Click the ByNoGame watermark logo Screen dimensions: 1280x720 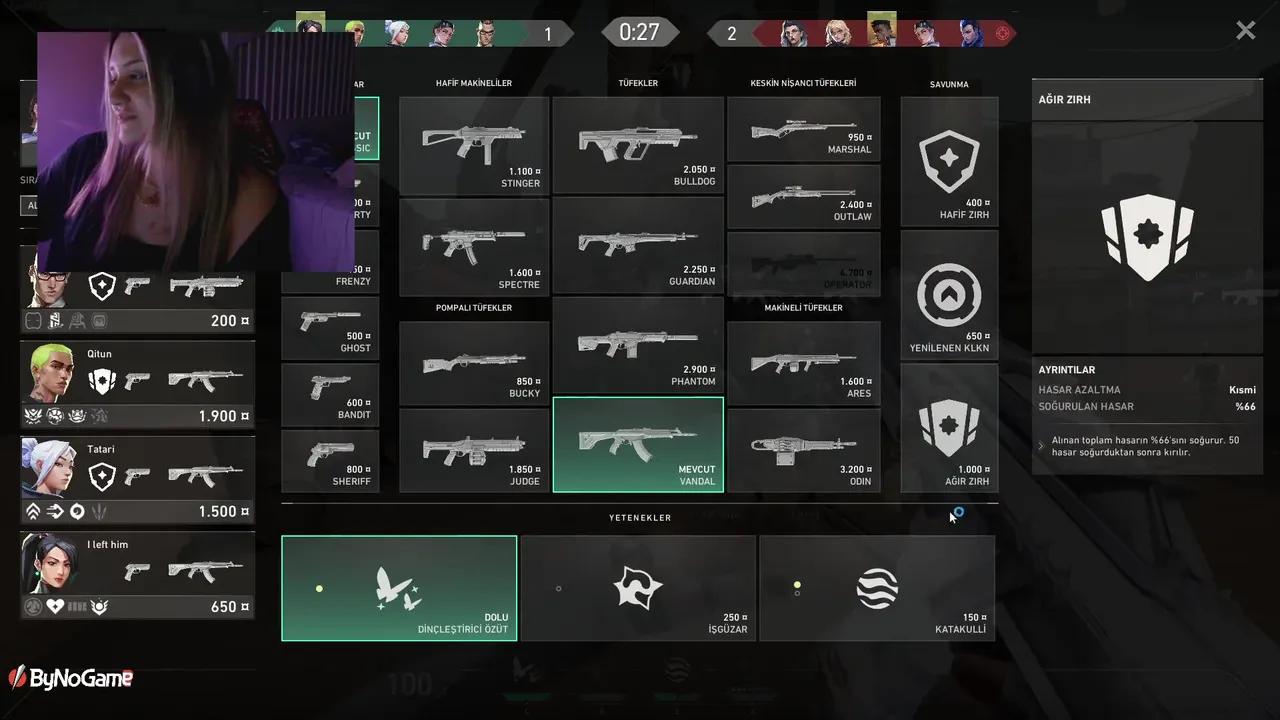(70, 677)
